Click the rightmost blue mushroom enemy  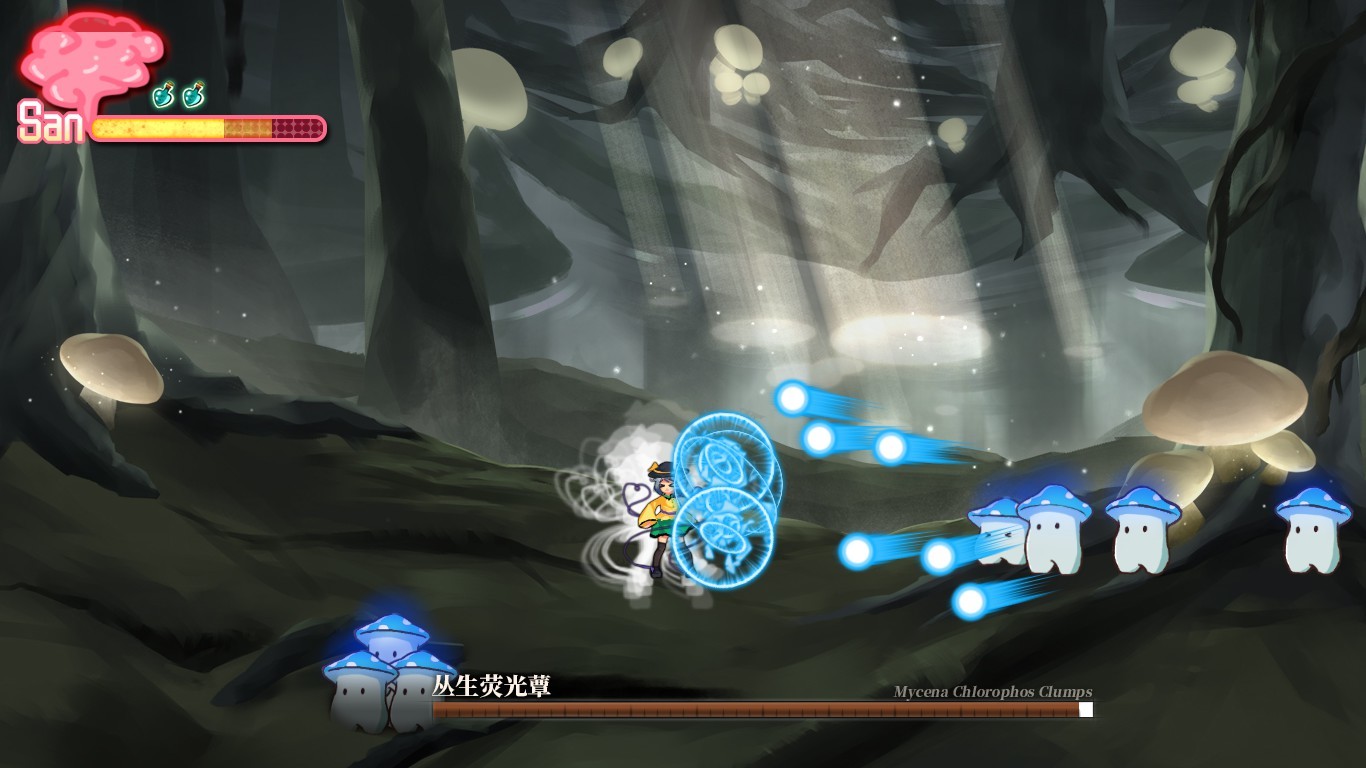point(1315,530)
